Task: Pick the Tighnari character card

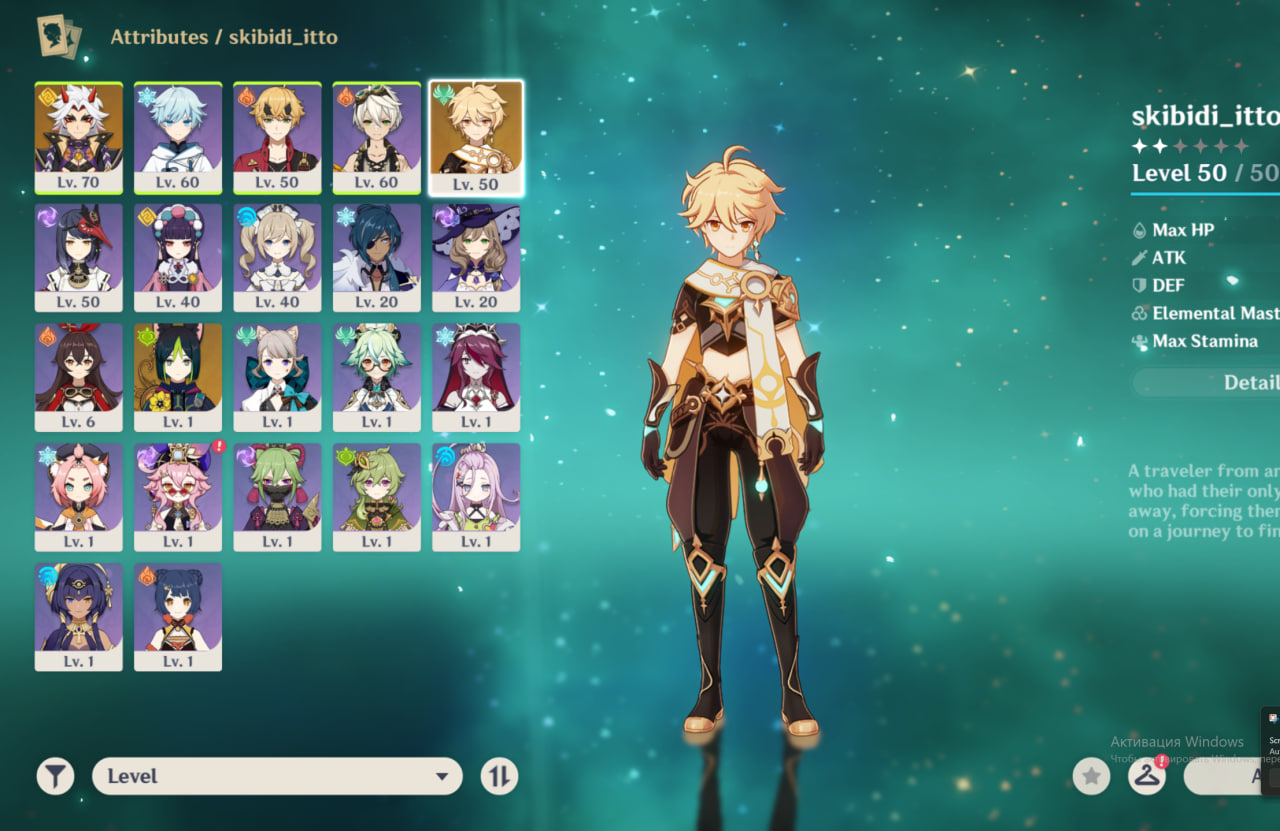Action: point(178,377)
